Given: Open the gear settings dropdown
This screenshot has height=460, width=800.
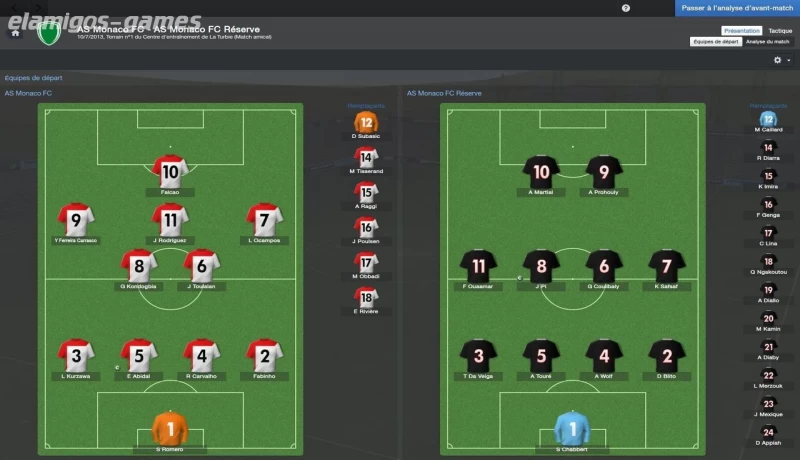Looking at the screenshot, I should point(781,60).
